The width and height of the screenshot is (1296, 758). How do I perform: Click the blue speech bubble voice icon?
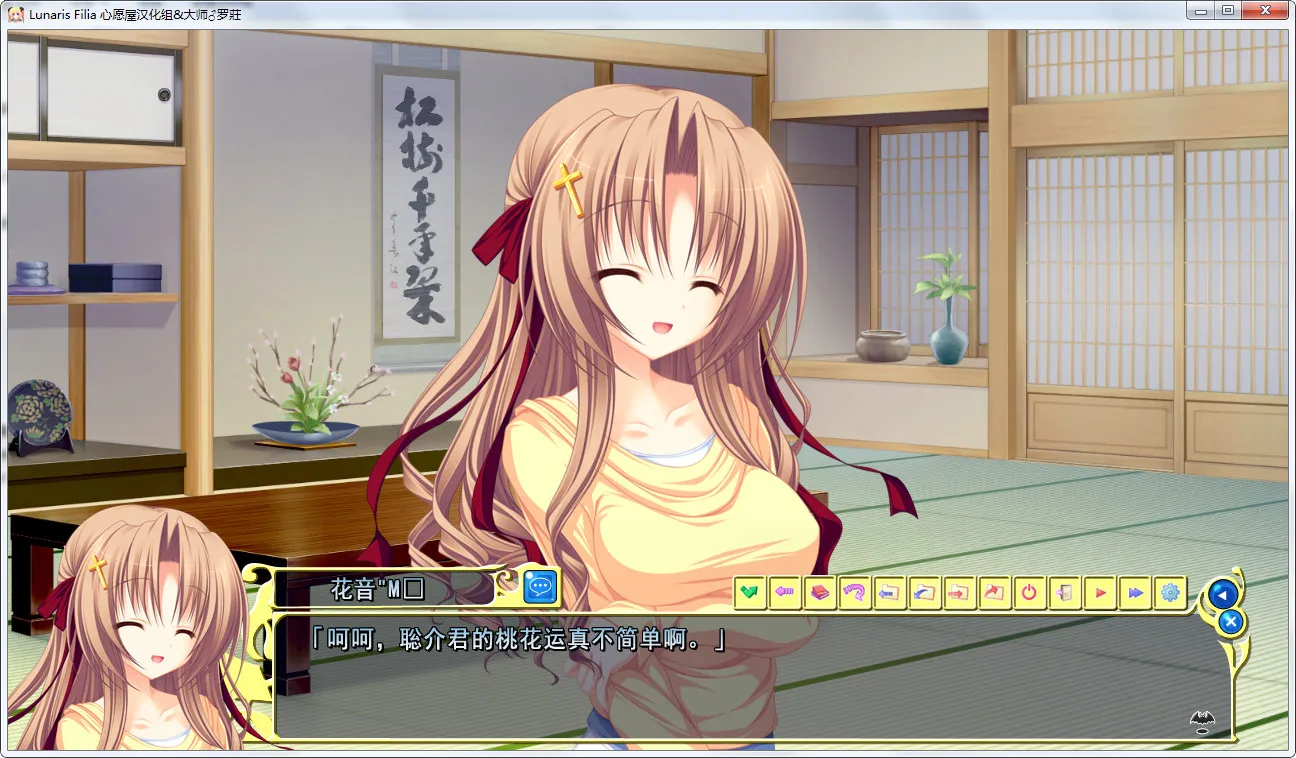click(541, 587)
